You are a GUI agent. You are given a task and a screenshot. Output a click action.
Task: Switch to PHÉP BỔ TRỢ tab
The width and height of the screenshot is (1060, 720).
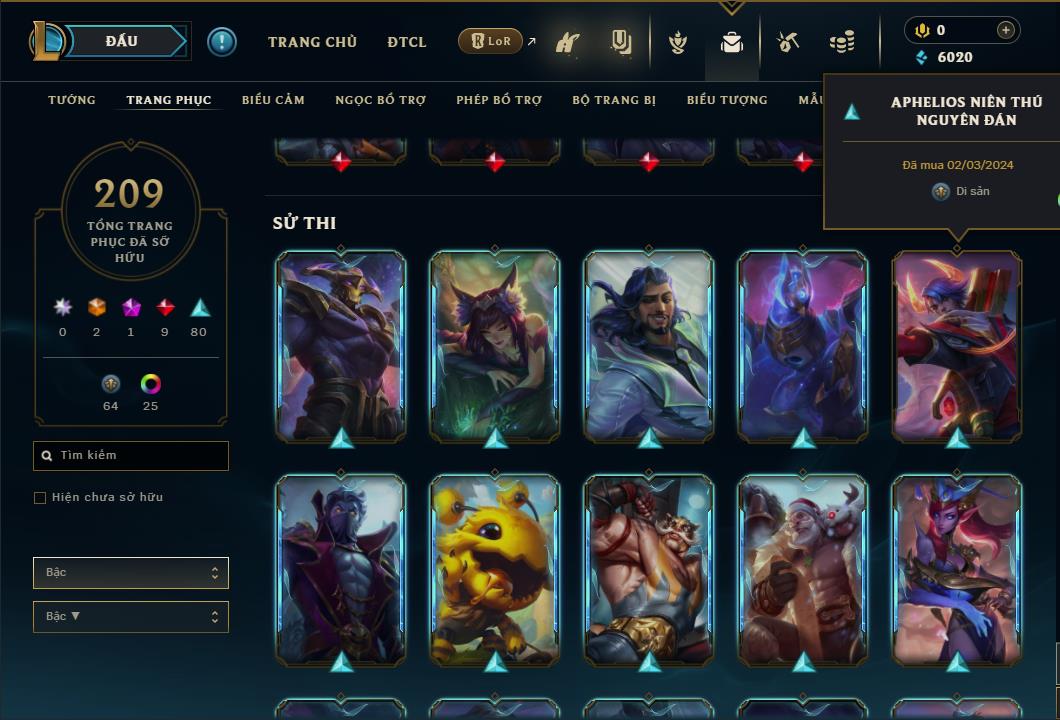coord(499,100)
